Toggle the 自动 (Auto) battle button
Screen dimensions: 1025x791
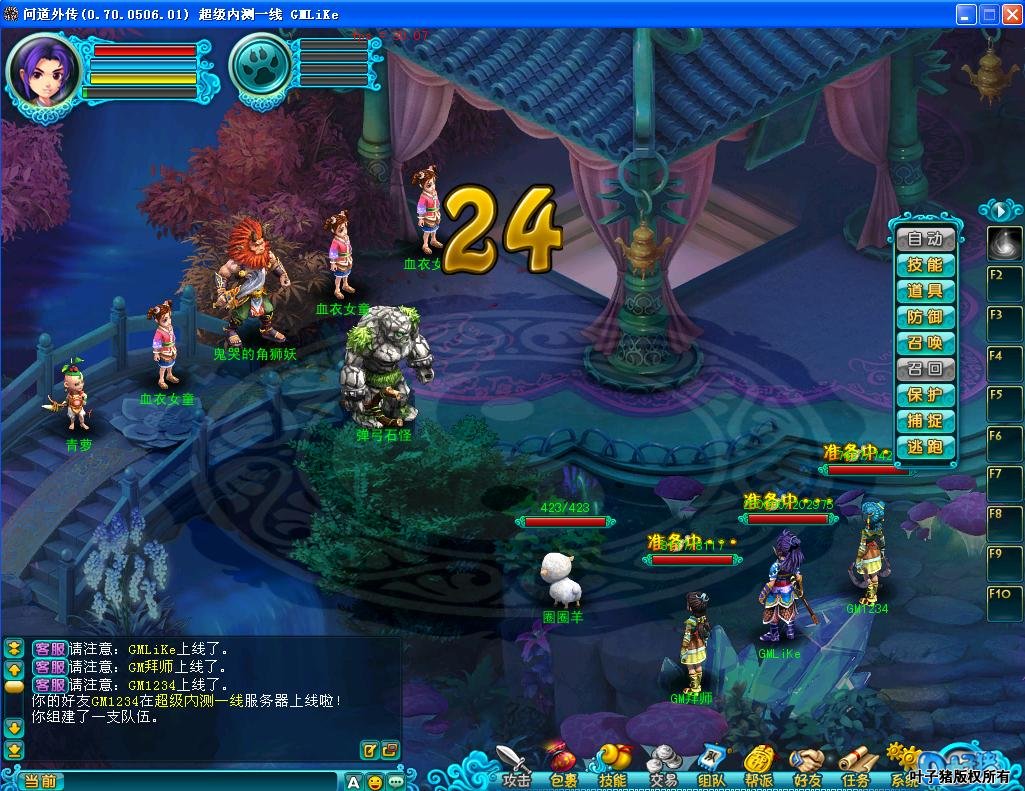pos(925,239)
